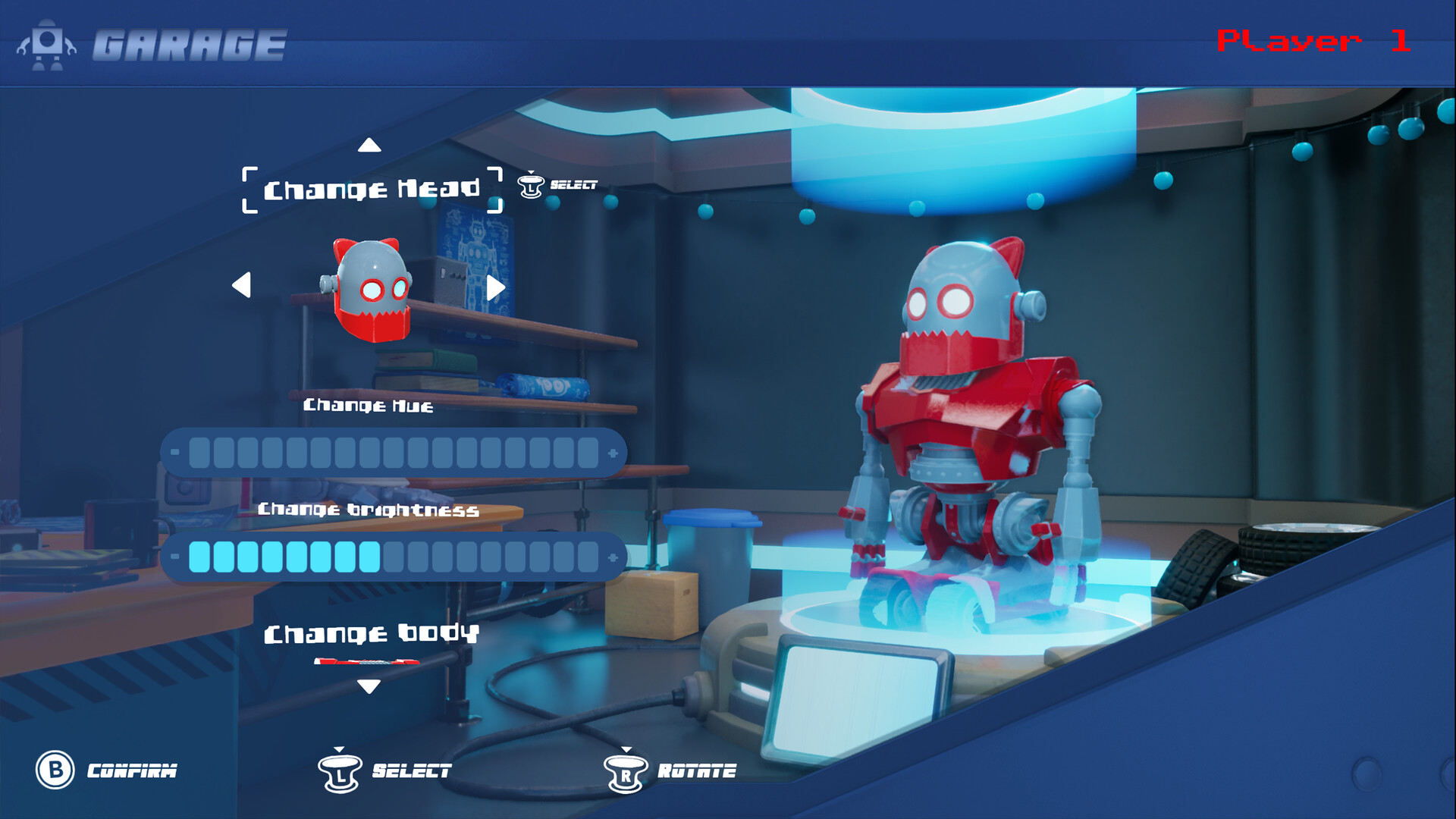Click the plus icon on the Change brightness slider
The width and height of the screenshot is (1456, 819).
[611, 557]
